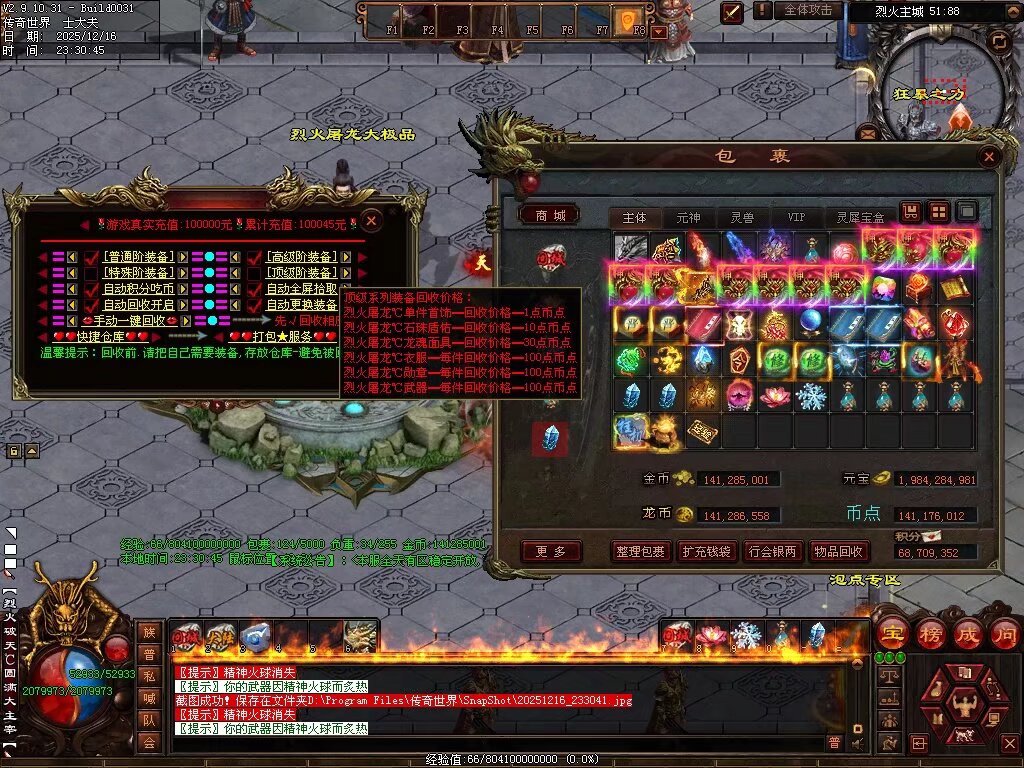
Task: Open the VIP bag tab
Action: click(796, 217)
